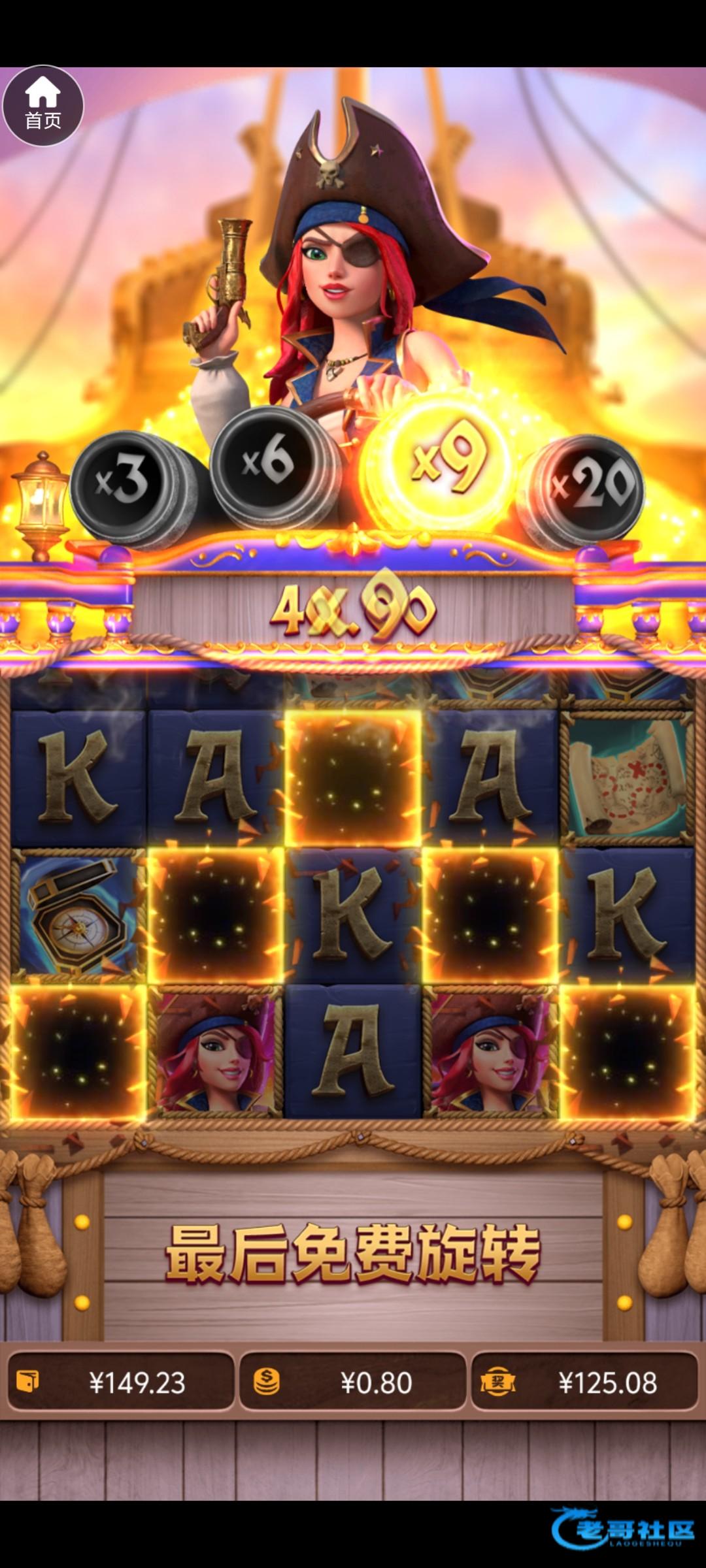Open the wallet balance panel showing ¥149.23
The width and height of the screenshot is (706, 1568).
[121, 1382]
